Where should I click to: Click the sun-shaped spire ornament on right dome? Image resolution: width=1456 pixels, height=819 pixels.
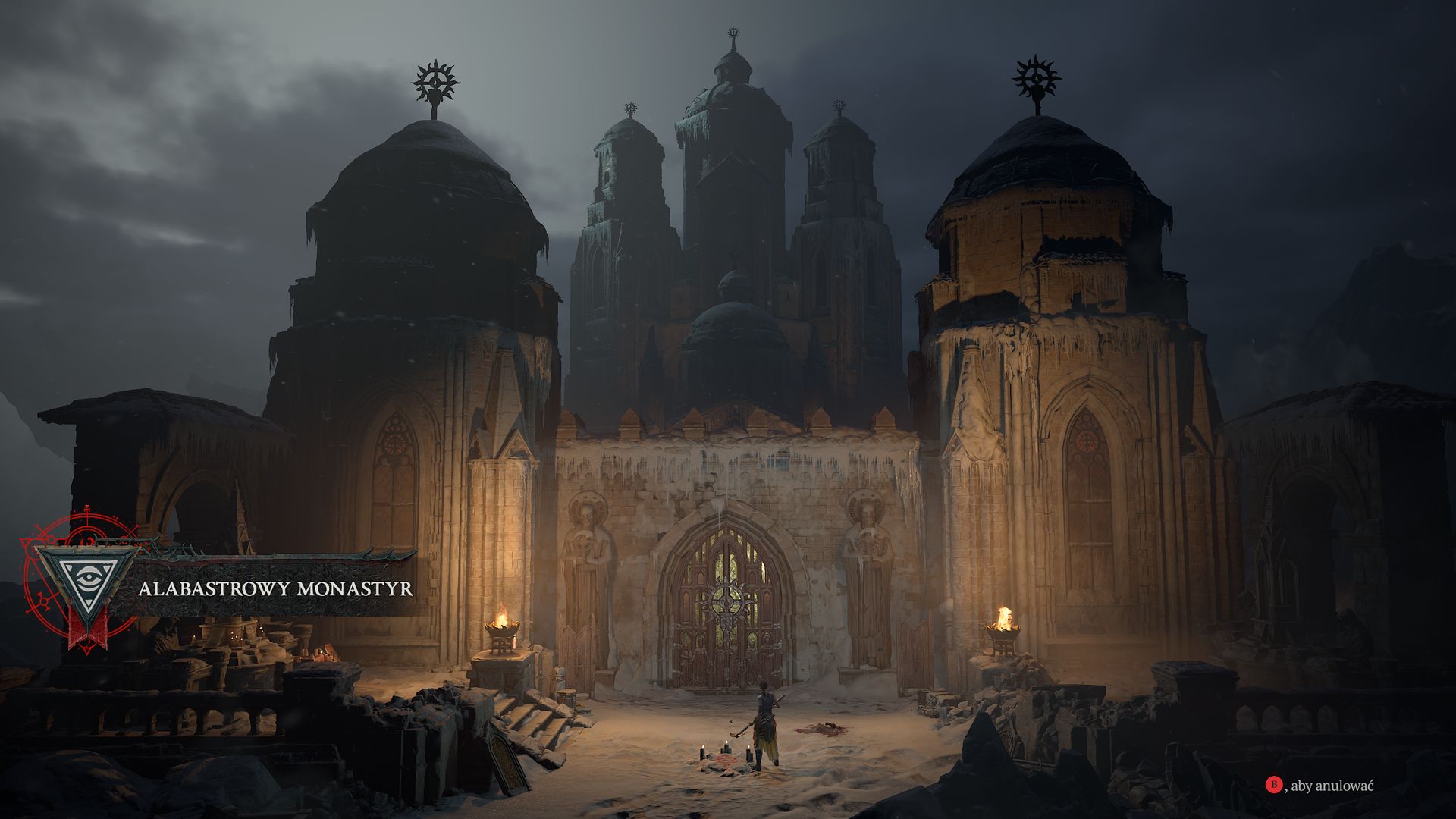pos(1034,77)
